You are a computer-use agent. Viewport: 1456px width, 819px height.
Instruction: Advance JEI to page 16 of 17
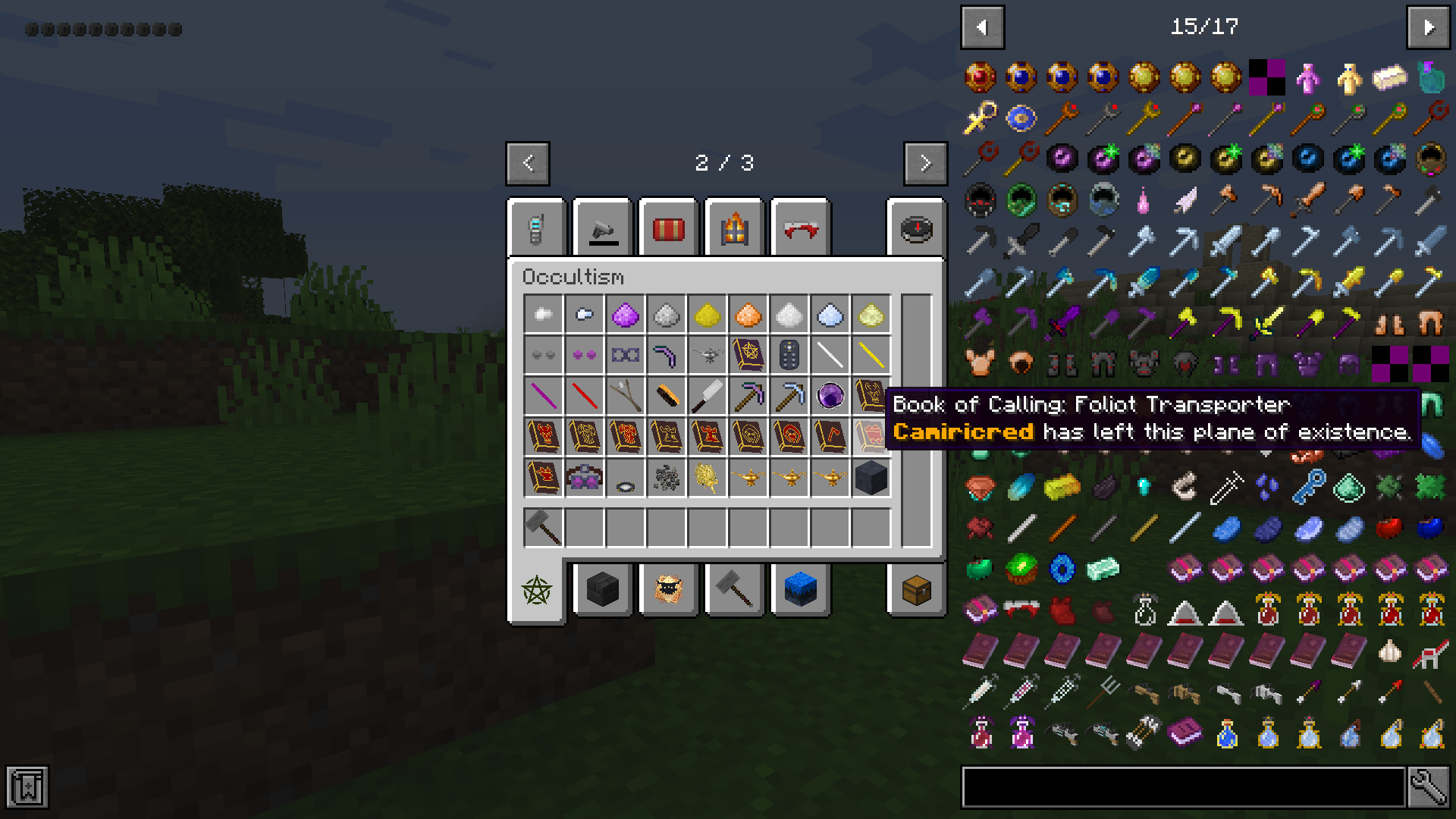[1428, 27]
